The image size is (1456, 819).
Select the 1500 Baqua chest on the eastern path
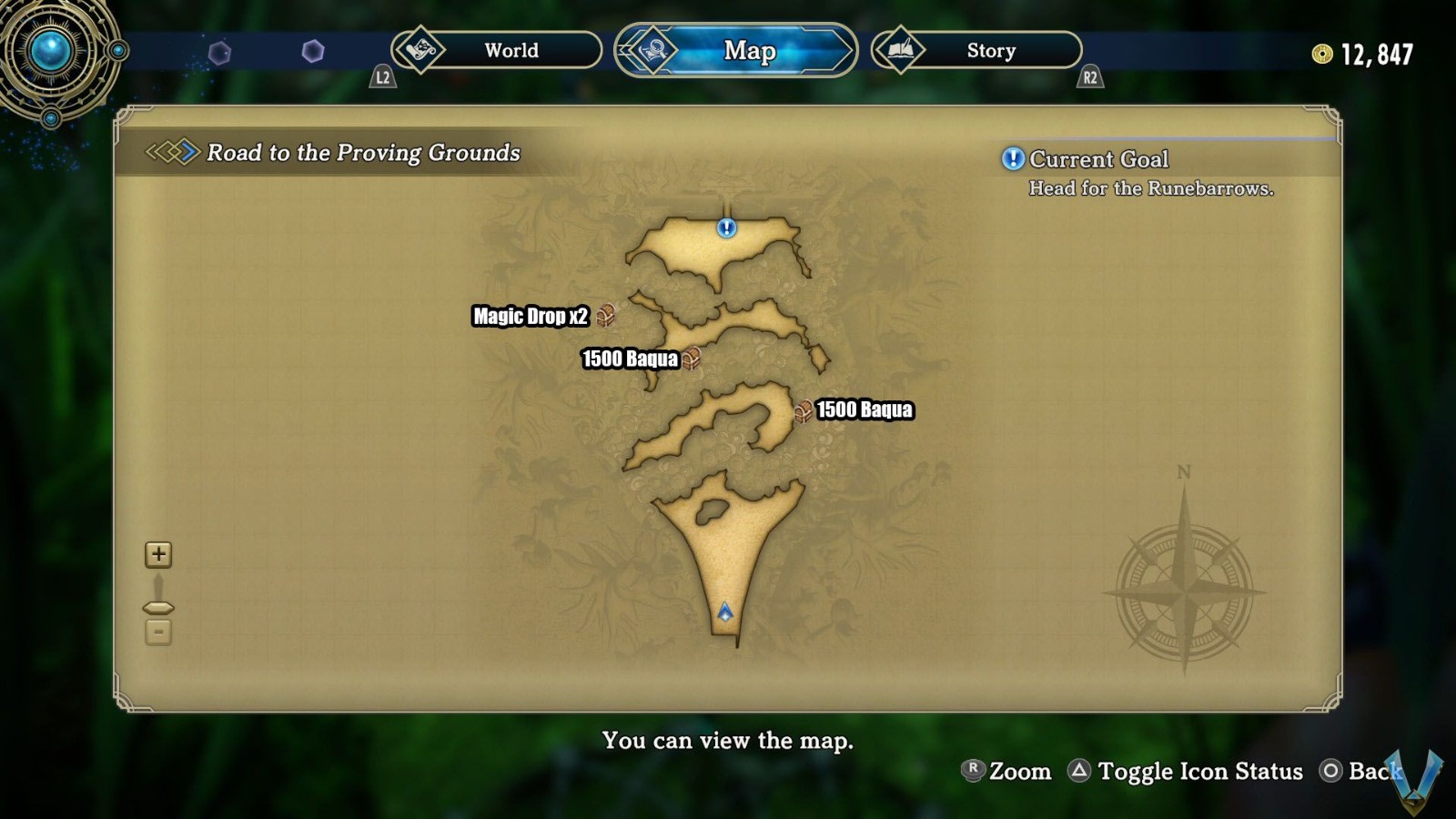804,410
